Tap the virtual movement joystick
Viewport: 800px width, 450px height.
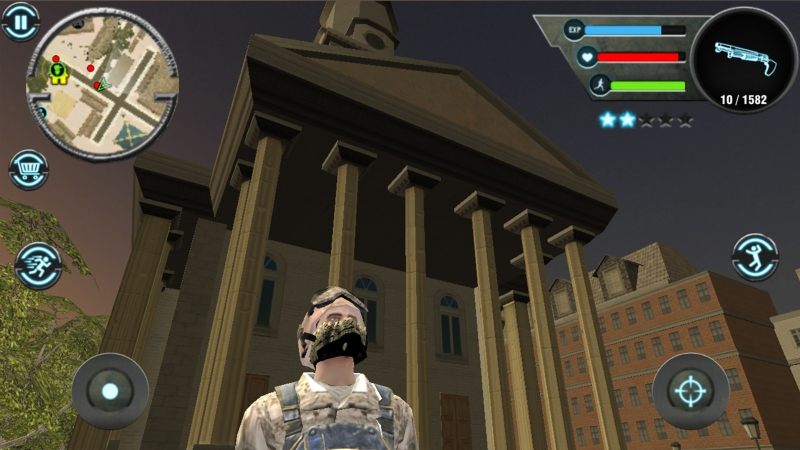(110, 390)
